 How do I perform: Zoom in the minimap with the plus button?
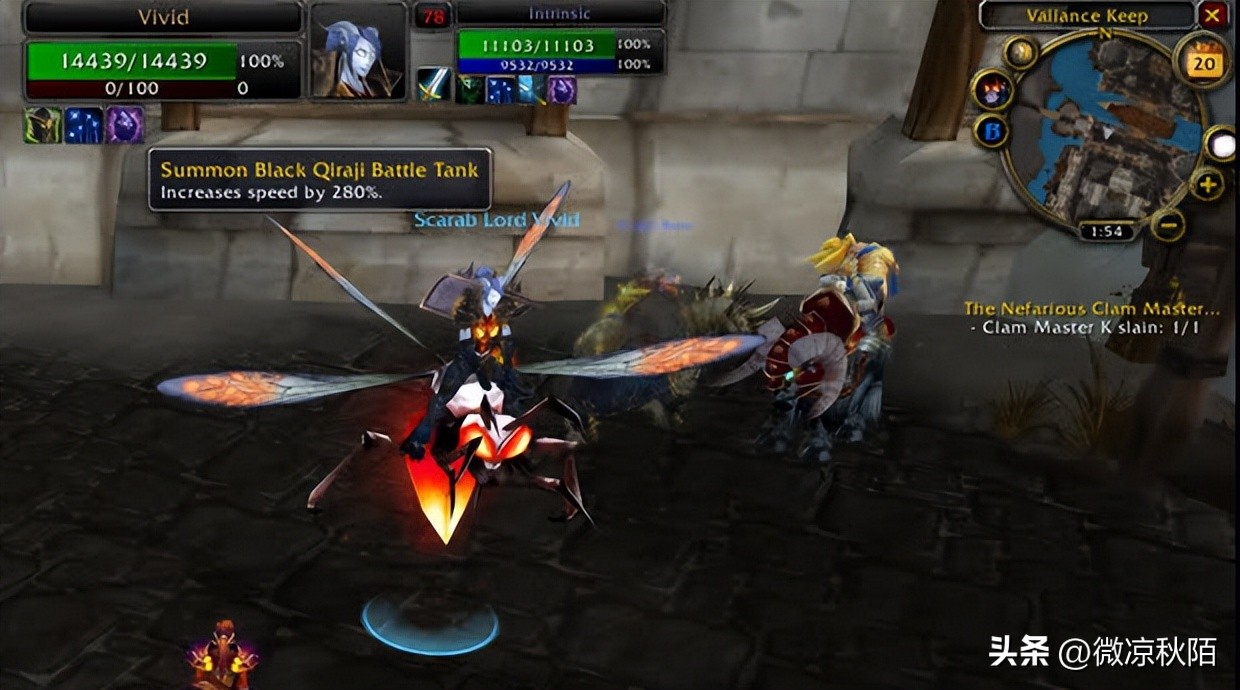1207,185
